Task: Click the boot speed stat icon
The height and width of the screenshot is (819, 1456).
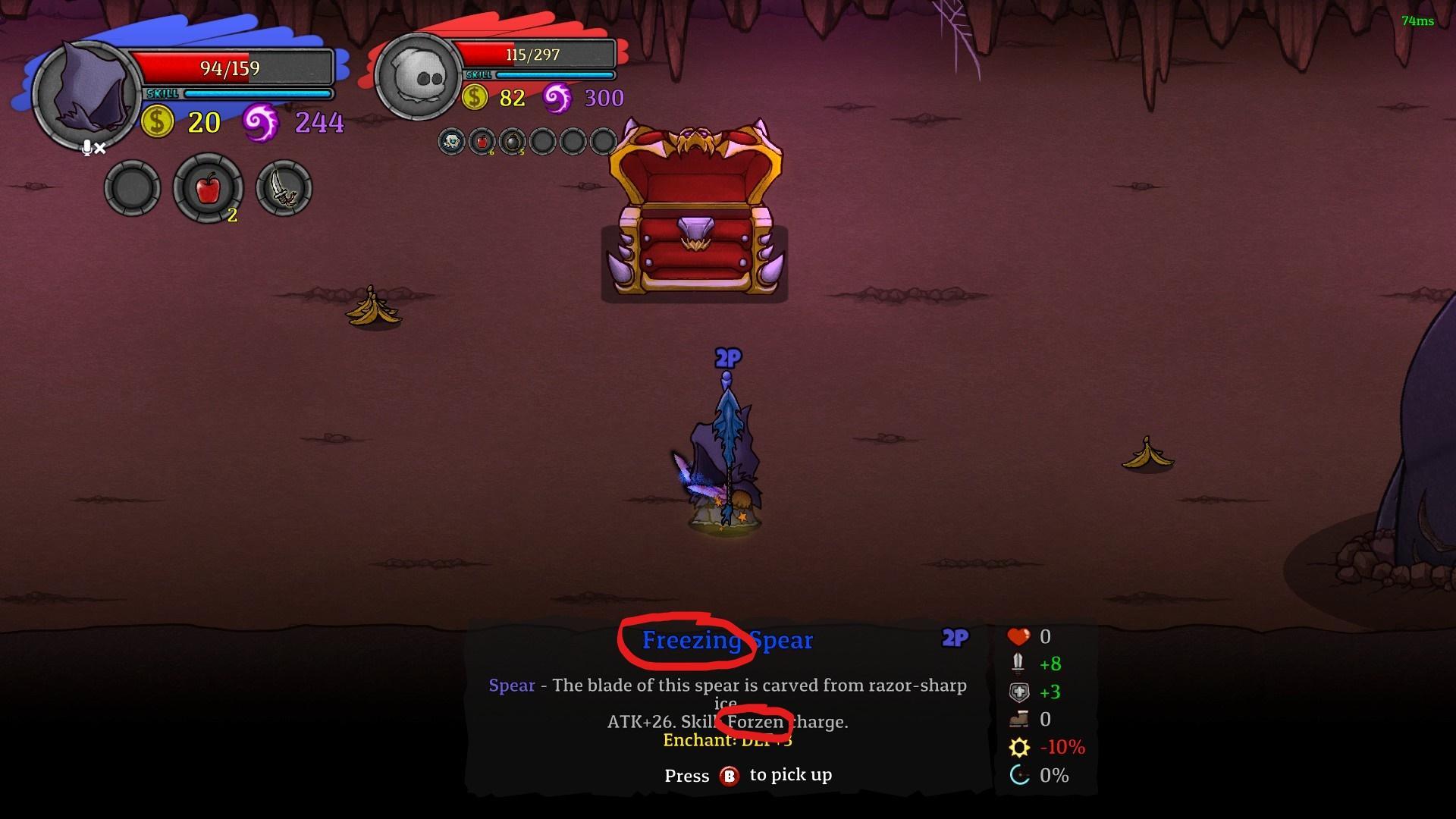Action: (1019, 719)
